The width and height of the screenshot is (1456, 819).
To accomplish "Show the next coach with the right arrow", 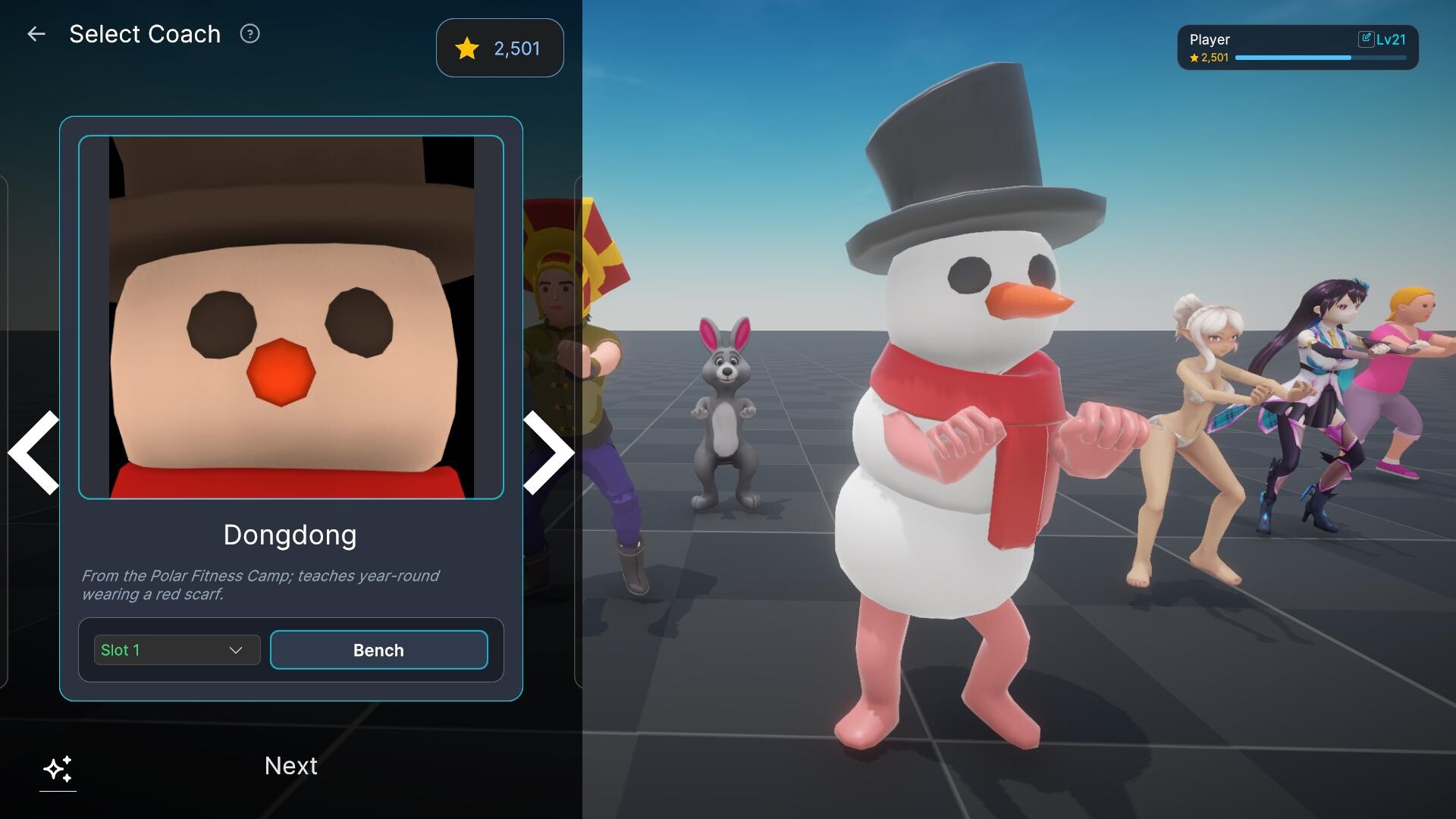I will click(x=548, y=453).
